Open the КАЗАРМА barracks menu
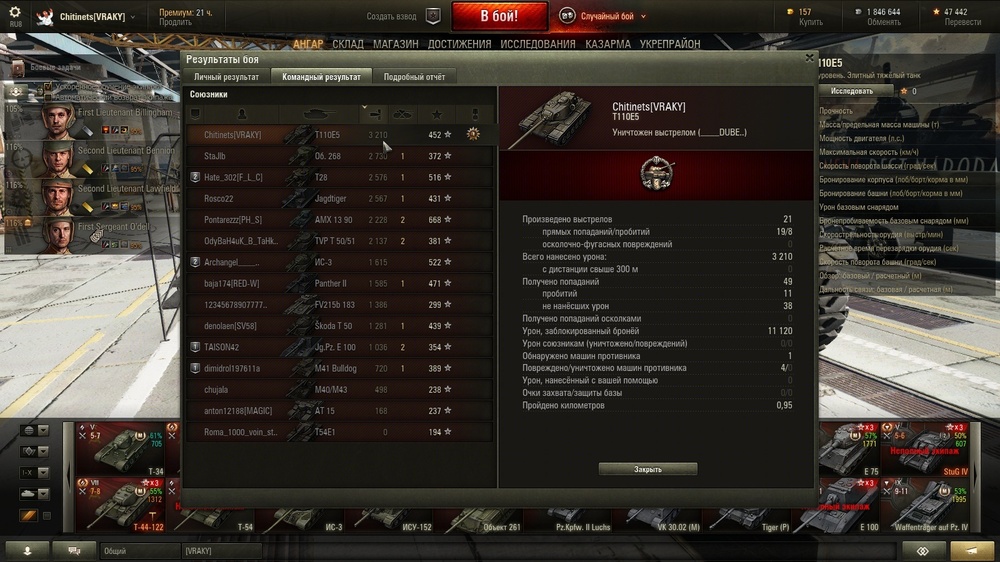 [x=608, y=44]
